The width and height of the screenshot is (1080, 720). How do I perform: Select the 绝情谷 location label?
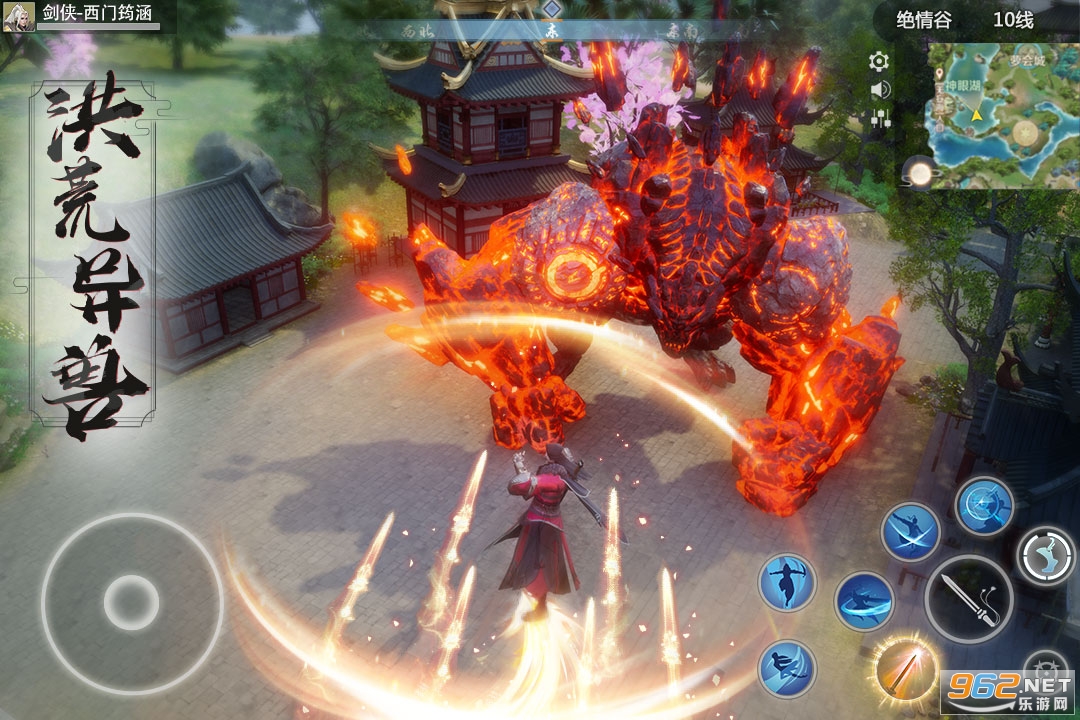click(923, 19)
